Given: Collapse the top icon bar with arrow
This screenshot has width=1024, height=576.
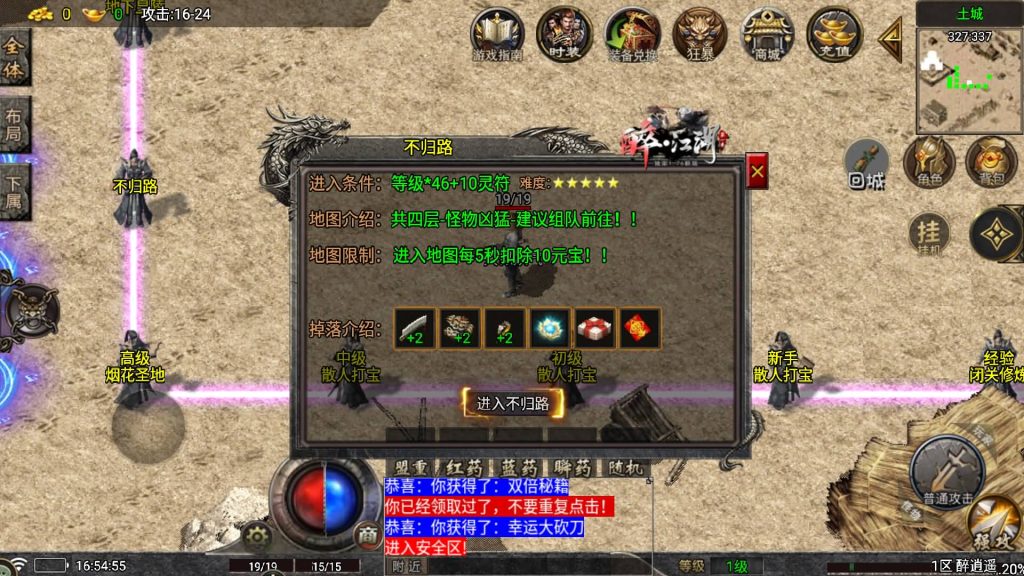Looking at the screenshot, I should click(x=890, y=38).
